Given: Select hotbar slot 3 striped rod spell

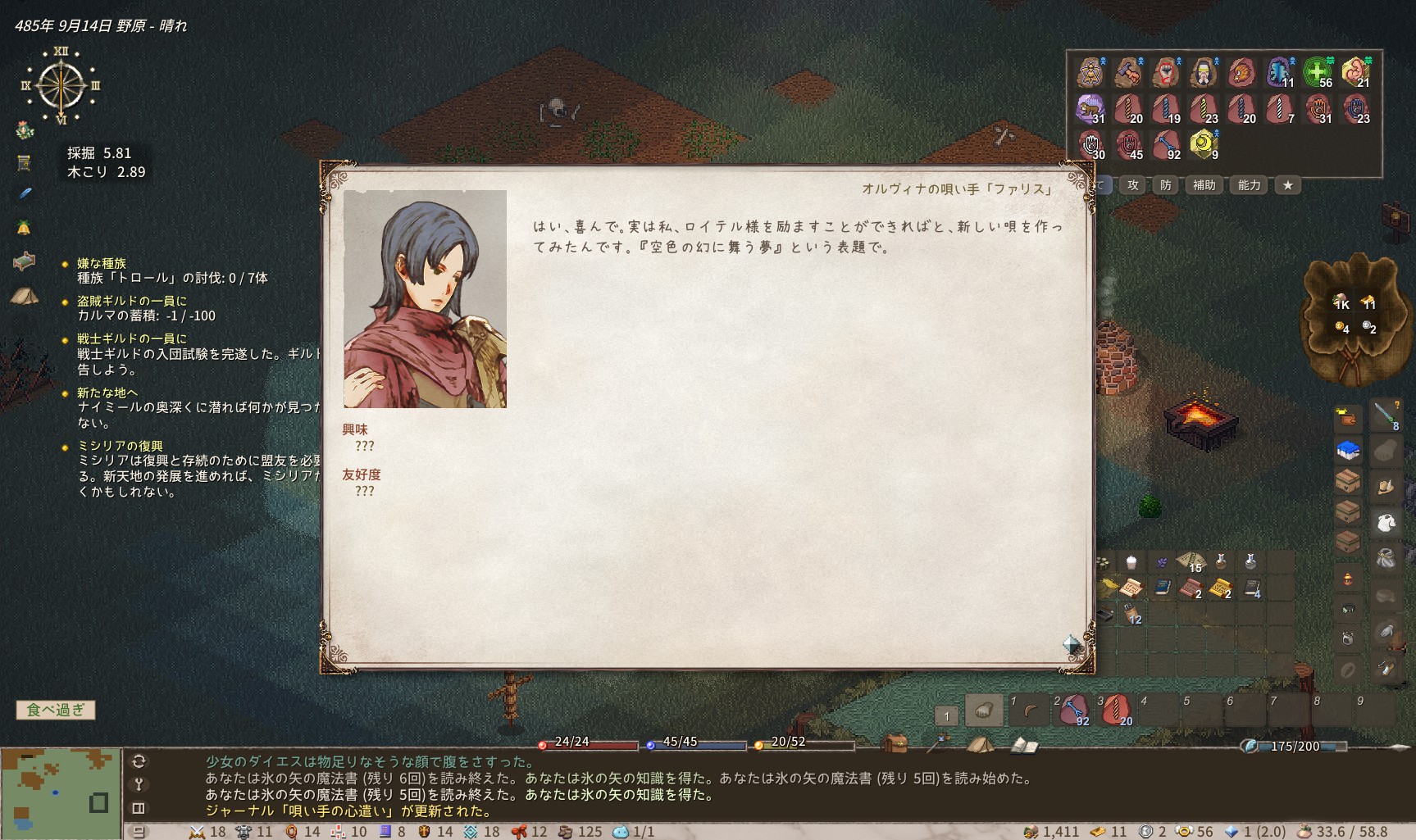Looking at the screenshot, I should (x=1116, y=710).
